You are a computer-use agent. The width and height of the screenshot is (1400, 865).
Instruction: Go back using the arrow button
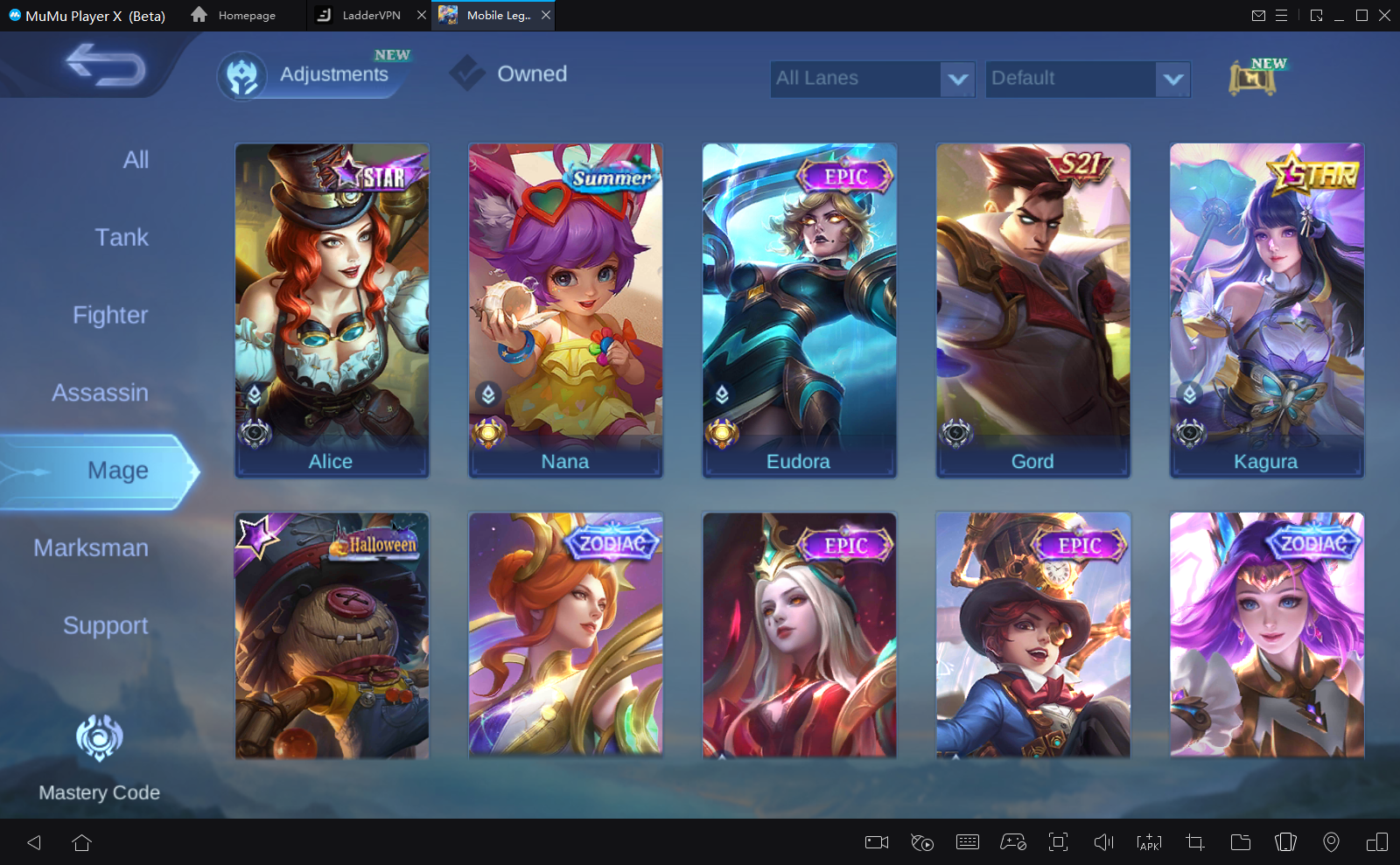tap(106, 66)
